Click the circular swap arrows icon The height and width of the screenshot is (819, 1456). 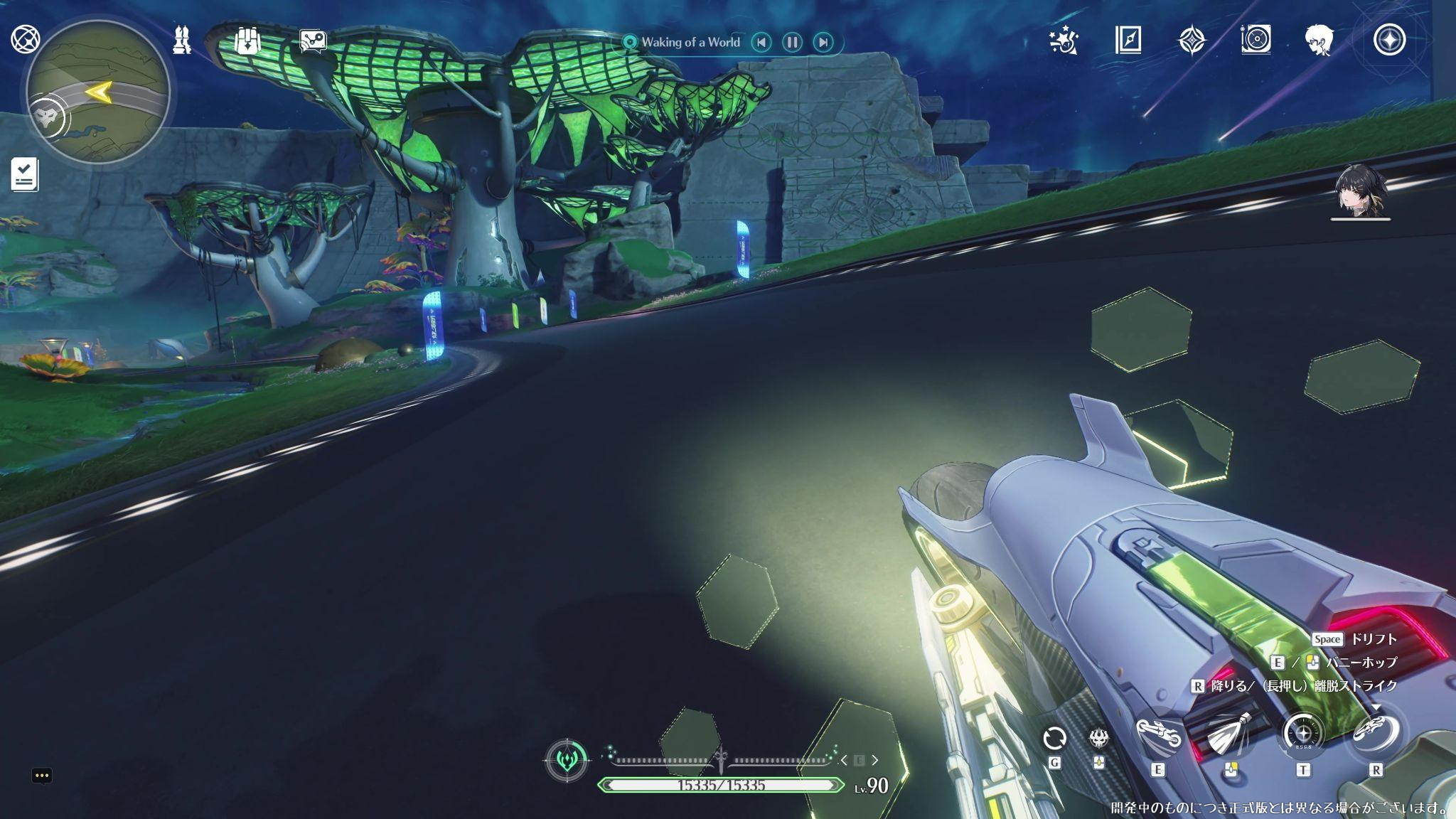point(1054,738)
